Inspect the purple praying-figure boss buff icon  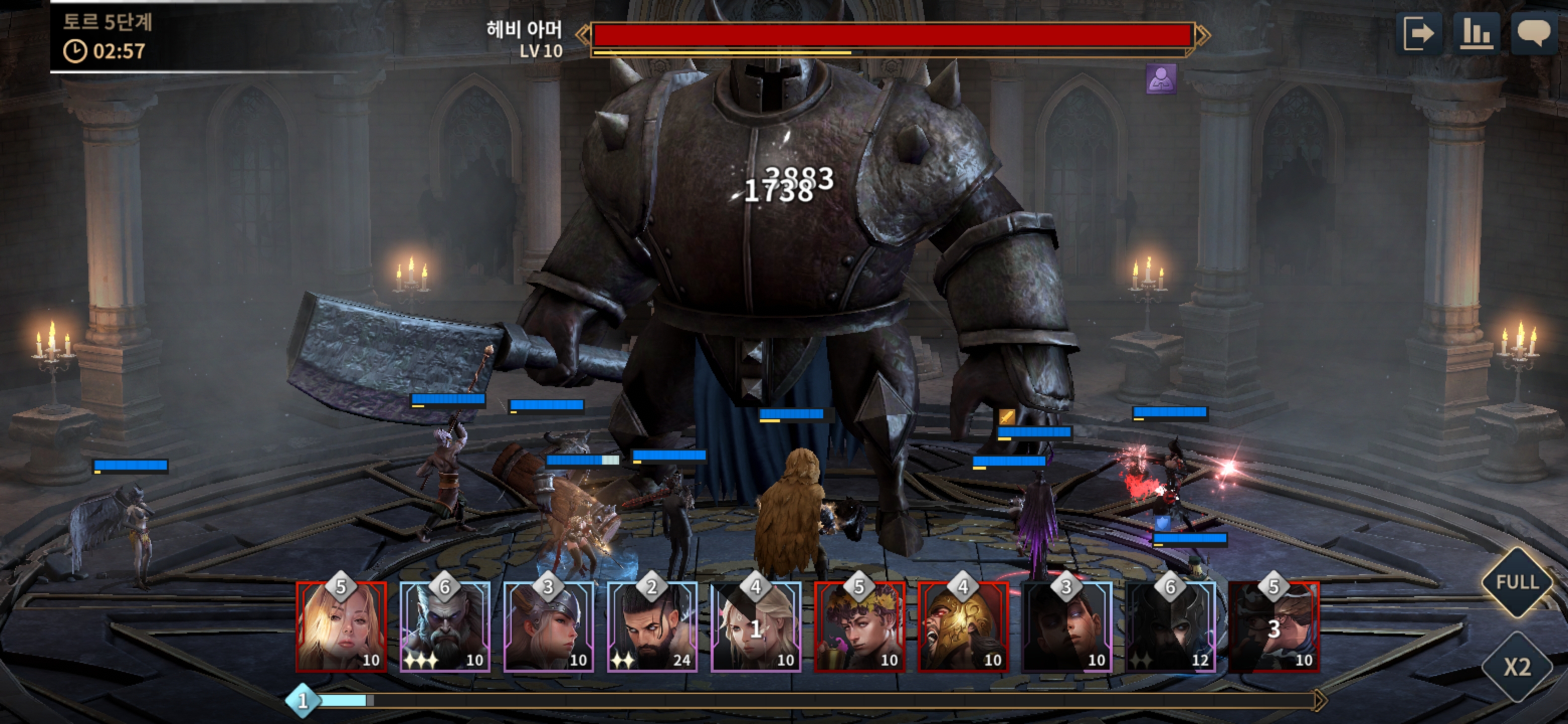coord(1161,78)
